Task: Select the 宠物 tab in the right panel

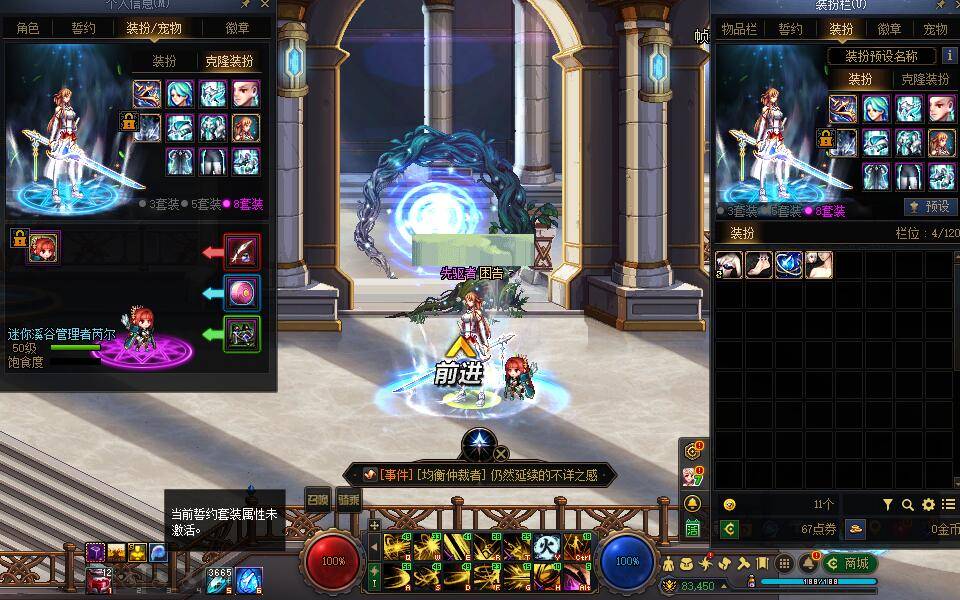Action: click(935, 29)
